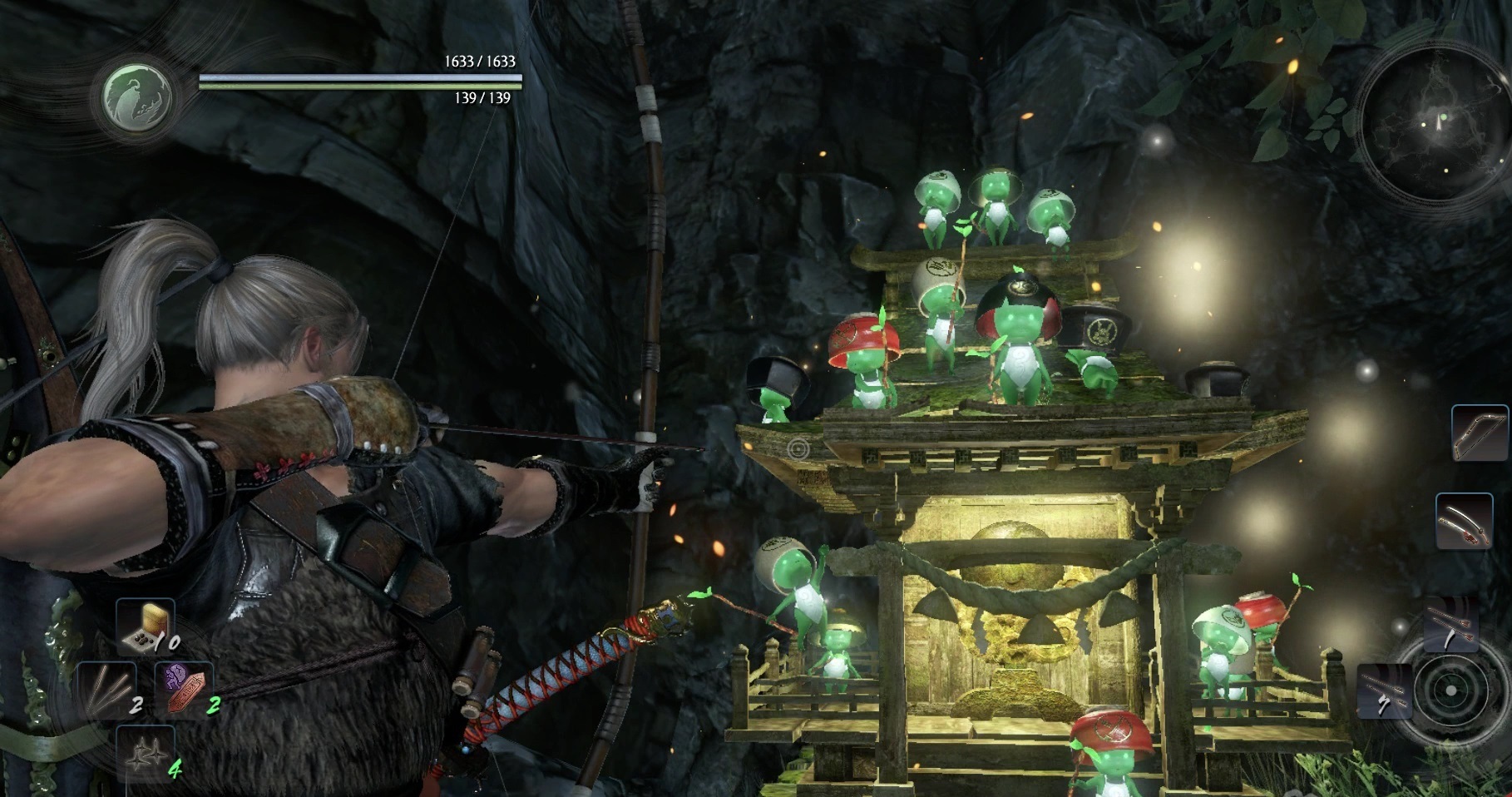Select the red talisman item slot
The width and height of the screenshot is (1512, 797).
[x=185, y=690]
